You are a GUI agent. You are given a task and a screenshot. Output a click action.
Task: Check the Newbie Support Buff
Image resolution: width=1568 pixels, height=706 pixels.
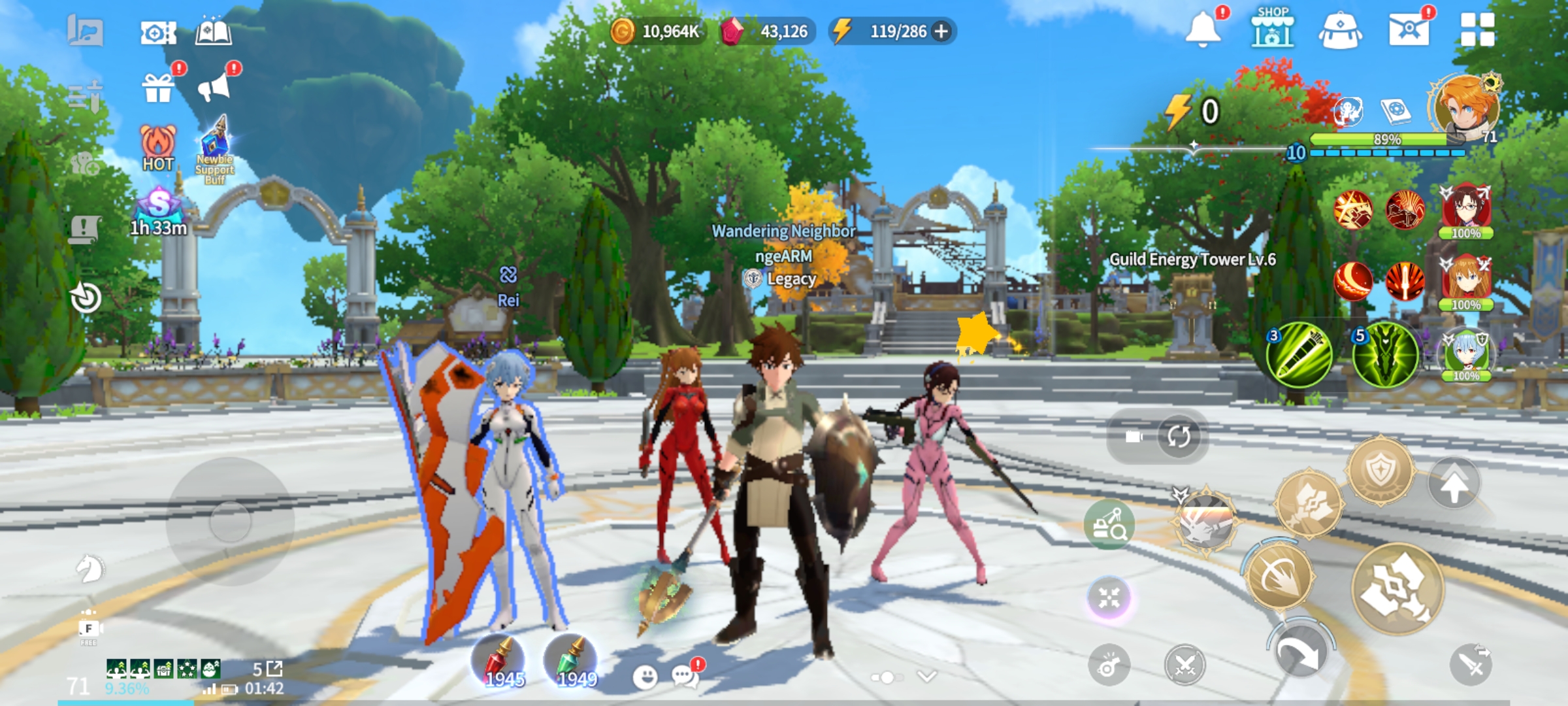tap(215, 149)
